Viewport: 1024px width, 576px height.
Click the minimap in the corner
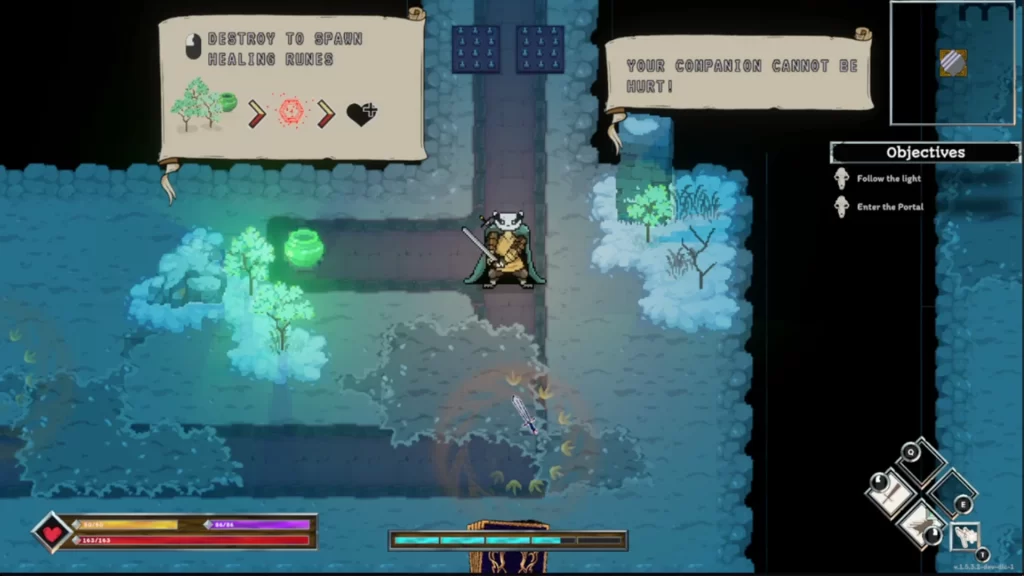pyautogui.click(x=954, y=62)
